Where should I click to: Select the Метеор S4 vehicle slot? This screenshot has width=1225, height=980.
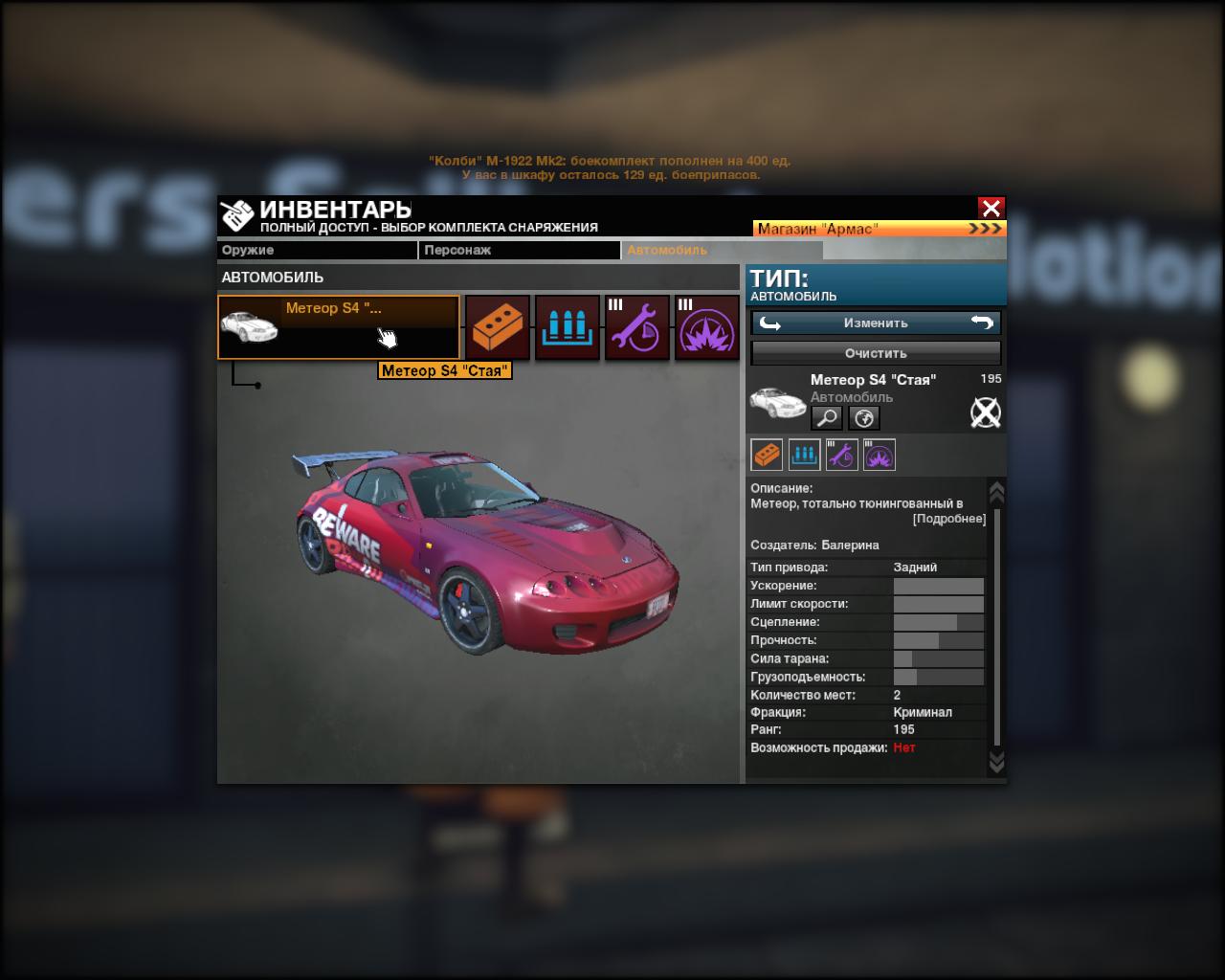point(339,327)
